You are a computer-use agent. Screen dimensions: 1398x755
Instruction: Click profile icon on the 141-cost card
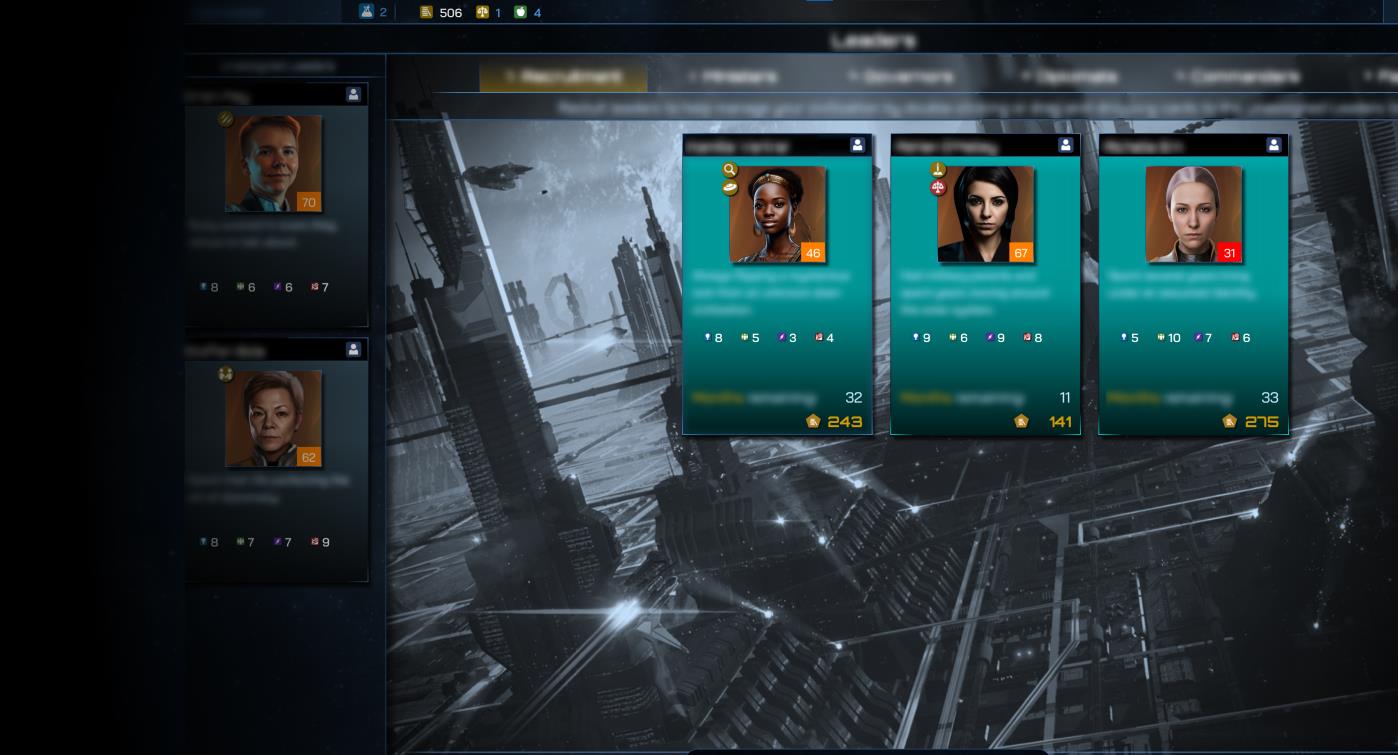point(1065,145)
